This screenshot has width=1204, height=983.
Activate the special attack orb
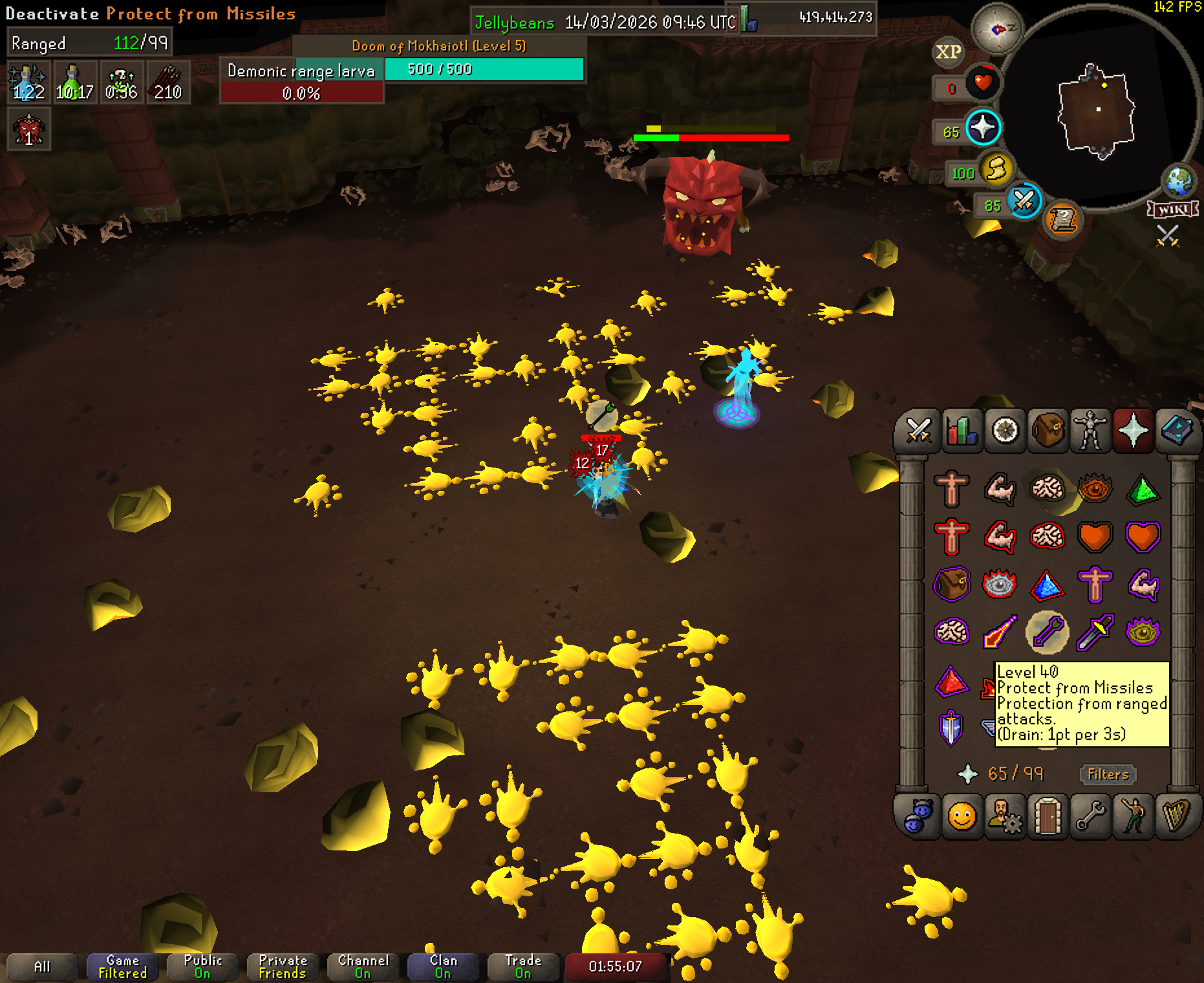[1024, 201]
